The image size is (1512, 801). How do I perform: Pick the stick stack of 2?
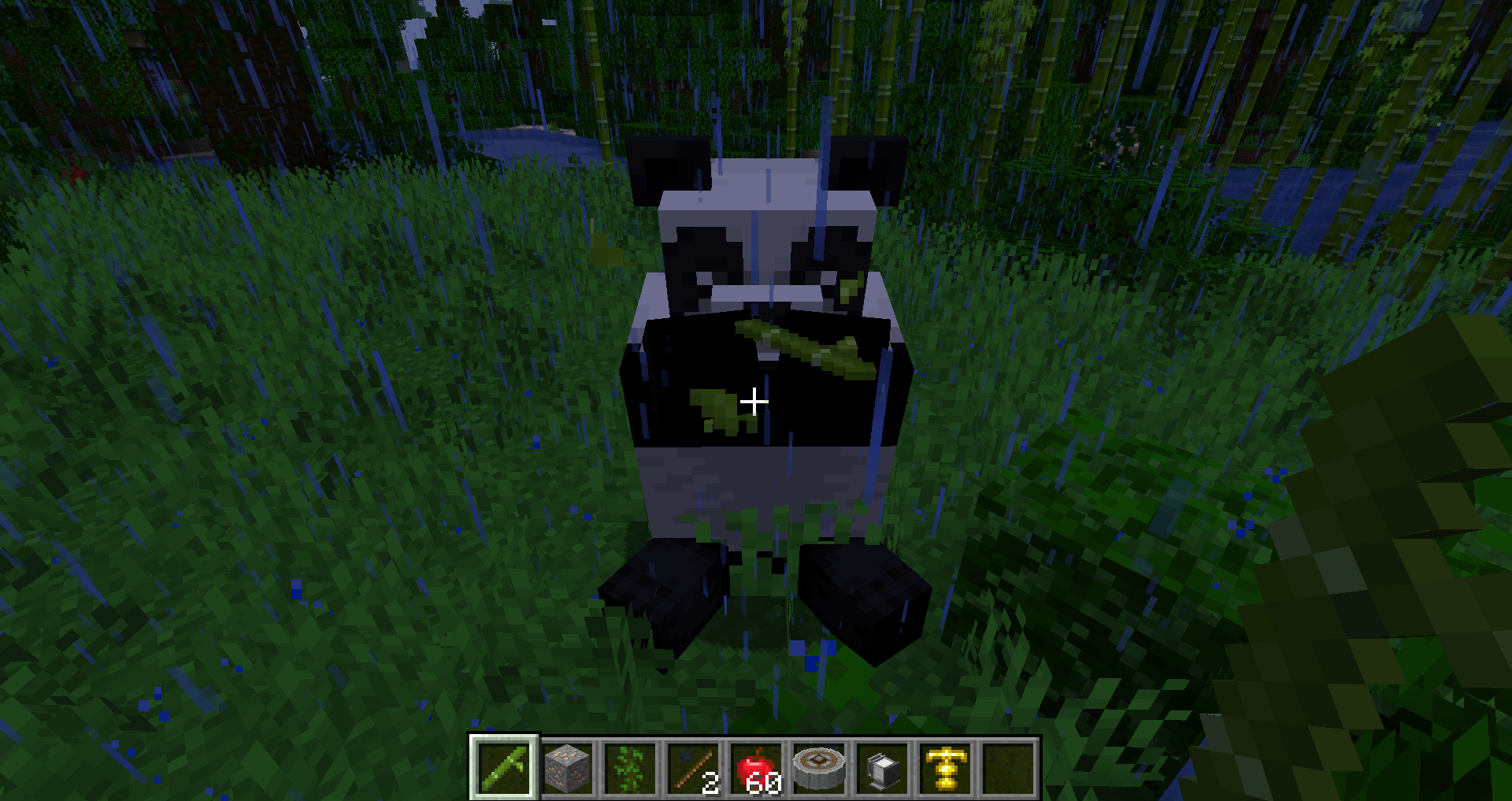(693, 767)
